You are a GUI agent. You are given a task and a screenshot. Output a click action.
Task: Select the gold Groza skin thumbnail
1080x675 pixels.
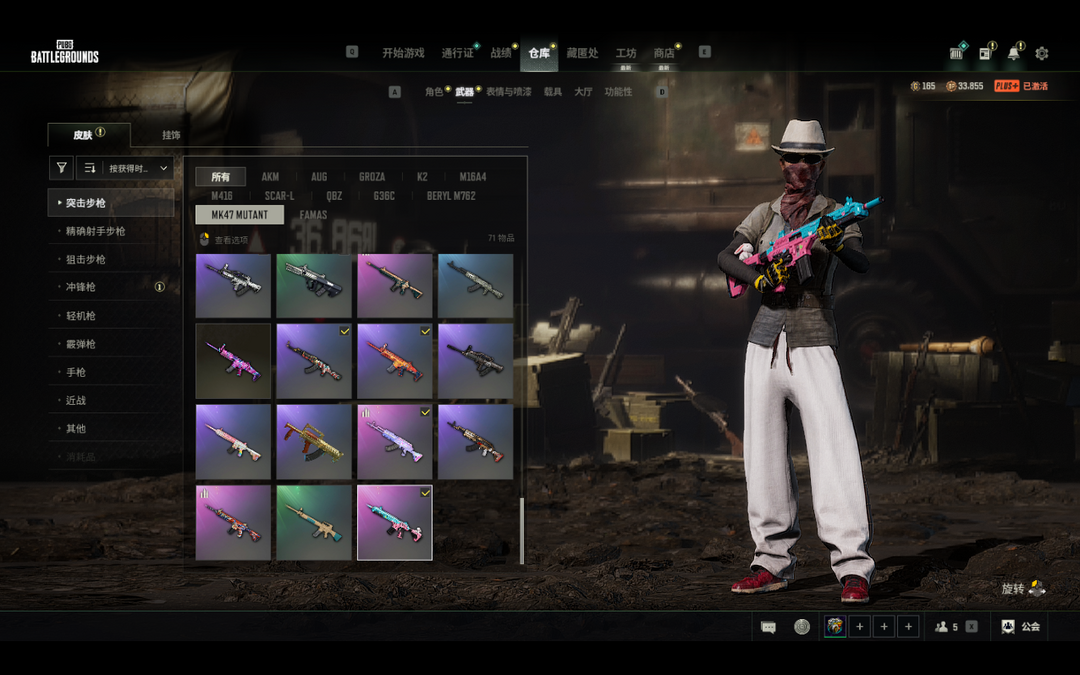tap(314, 441)
